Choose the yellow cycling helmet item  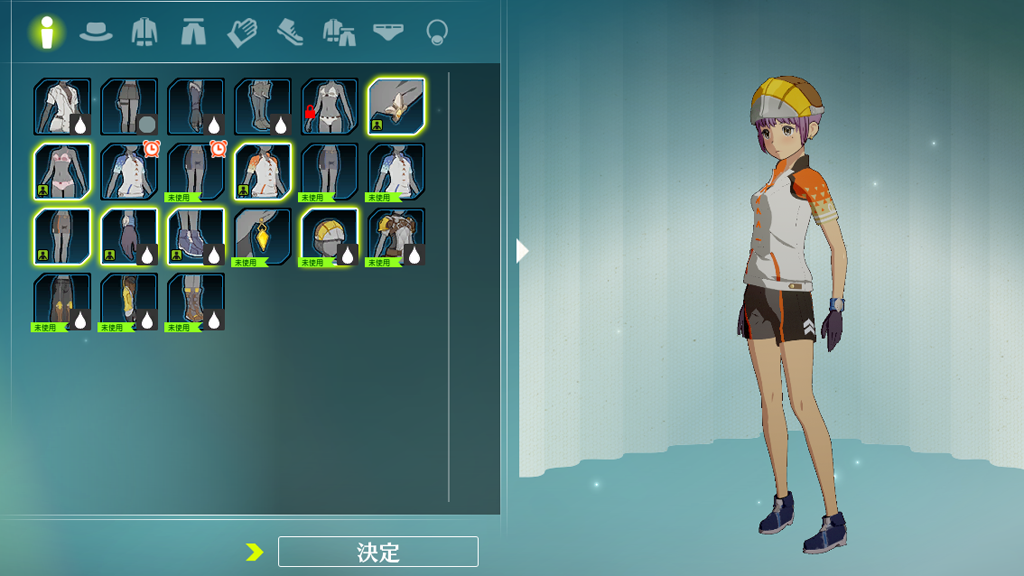coord(330,237)
